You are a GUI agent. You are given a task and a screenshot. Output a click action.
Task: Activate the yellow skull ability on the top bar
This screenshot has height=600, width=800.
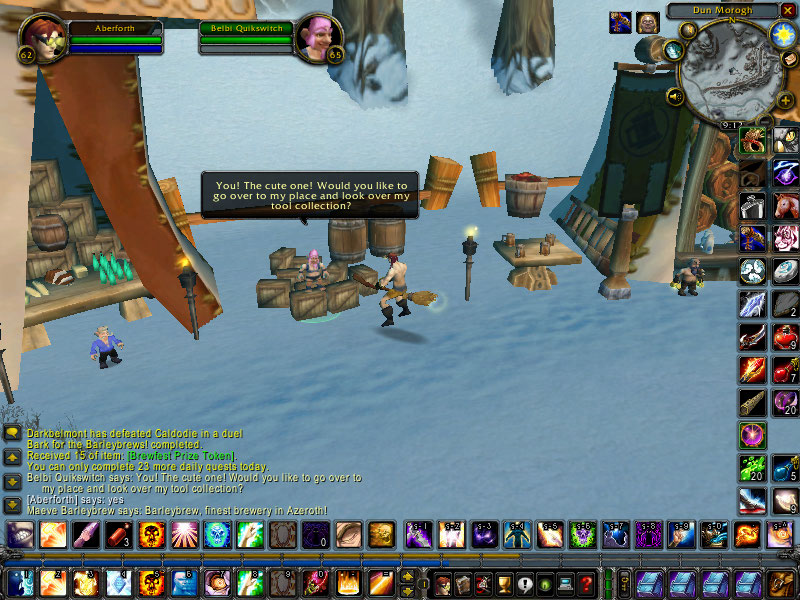coord(152,534)
